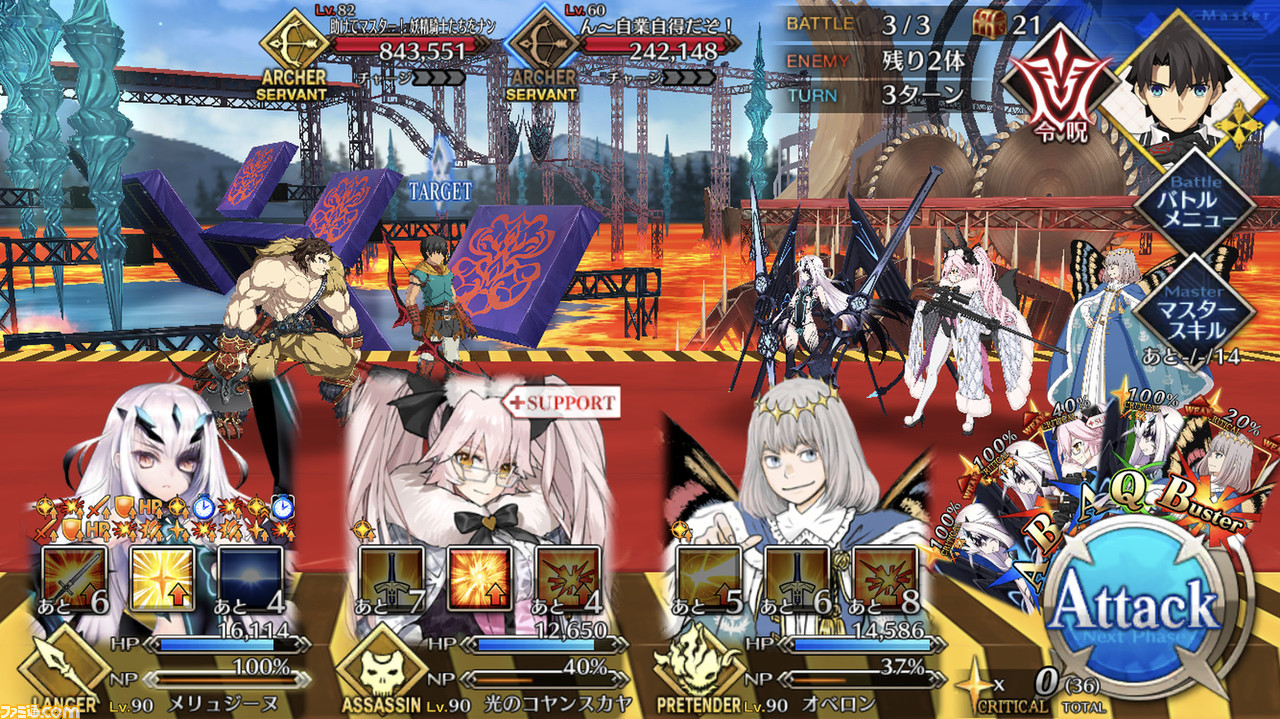Activate Koyanskaya's ready orange burst skill
Image resolution: width=1280 pixels, height=719 pixels.
tap(479, 579)
